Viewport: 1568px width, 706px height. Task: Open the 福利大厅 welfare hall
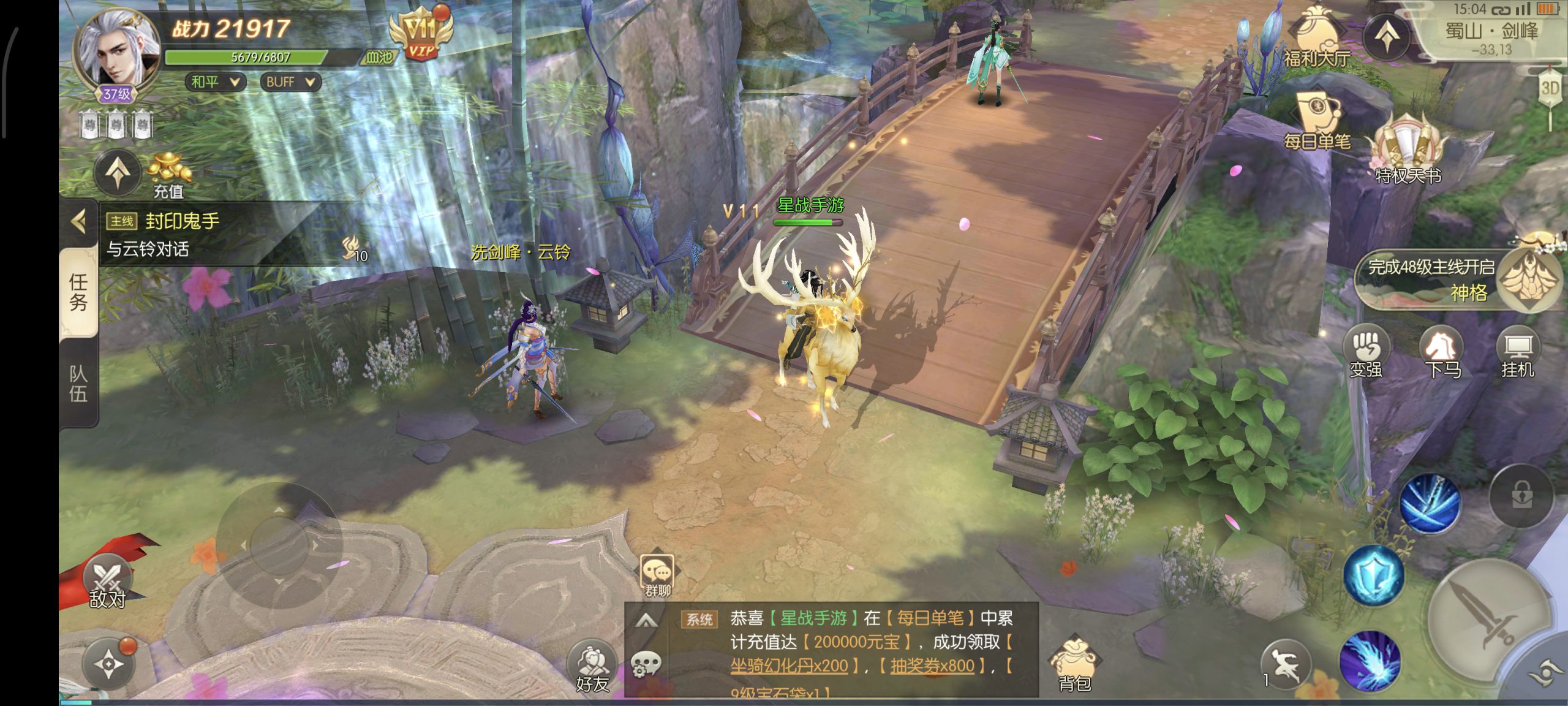coord(1317,37)
